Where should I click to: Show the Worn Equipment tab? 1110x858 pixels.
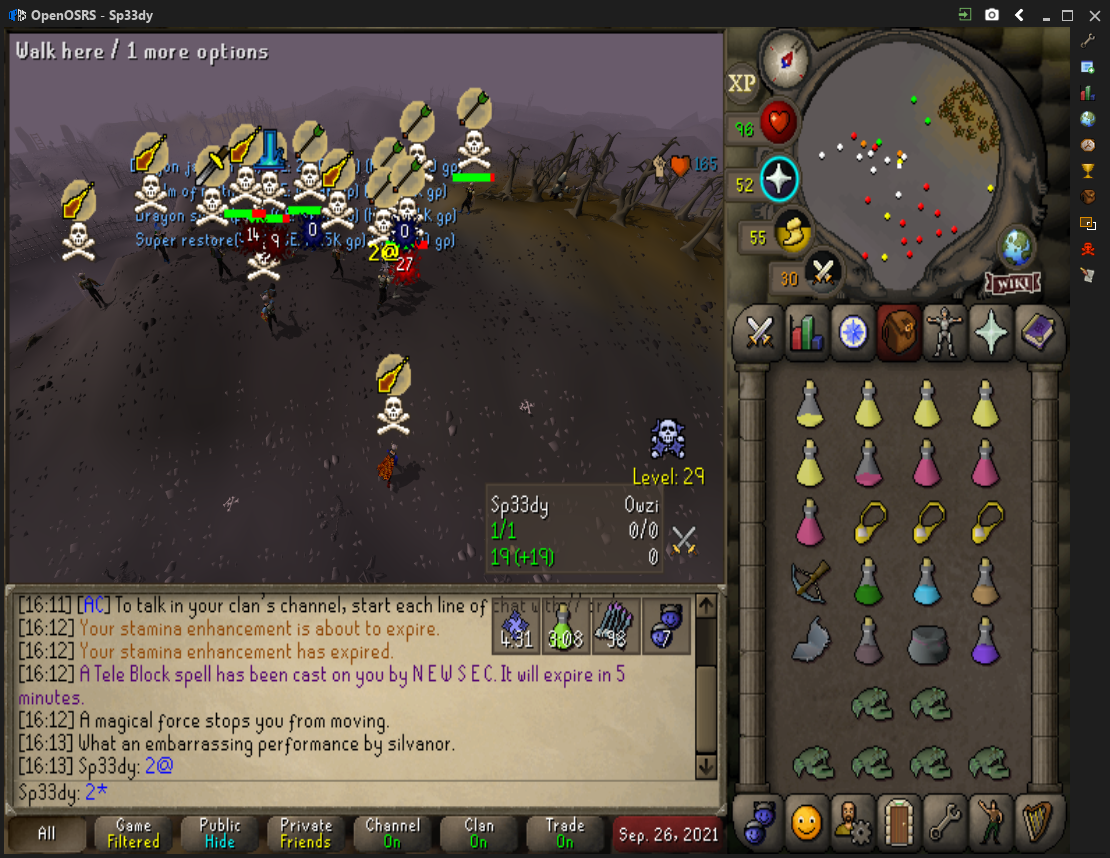point(945,333)
